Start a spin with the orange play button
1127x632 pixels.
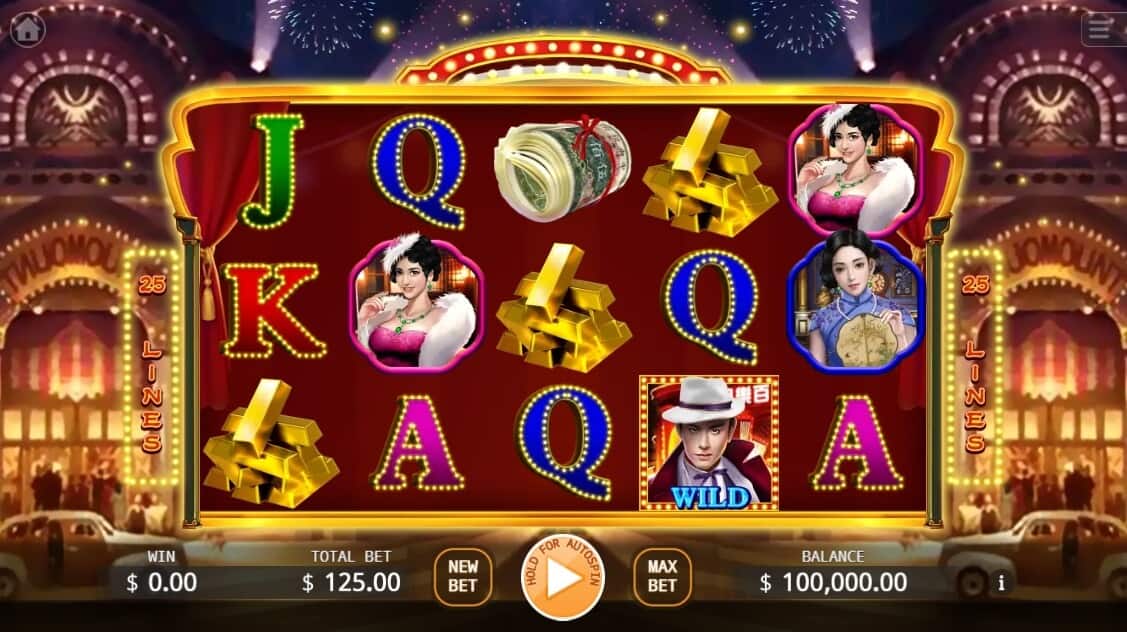click(x=563, y=577)
